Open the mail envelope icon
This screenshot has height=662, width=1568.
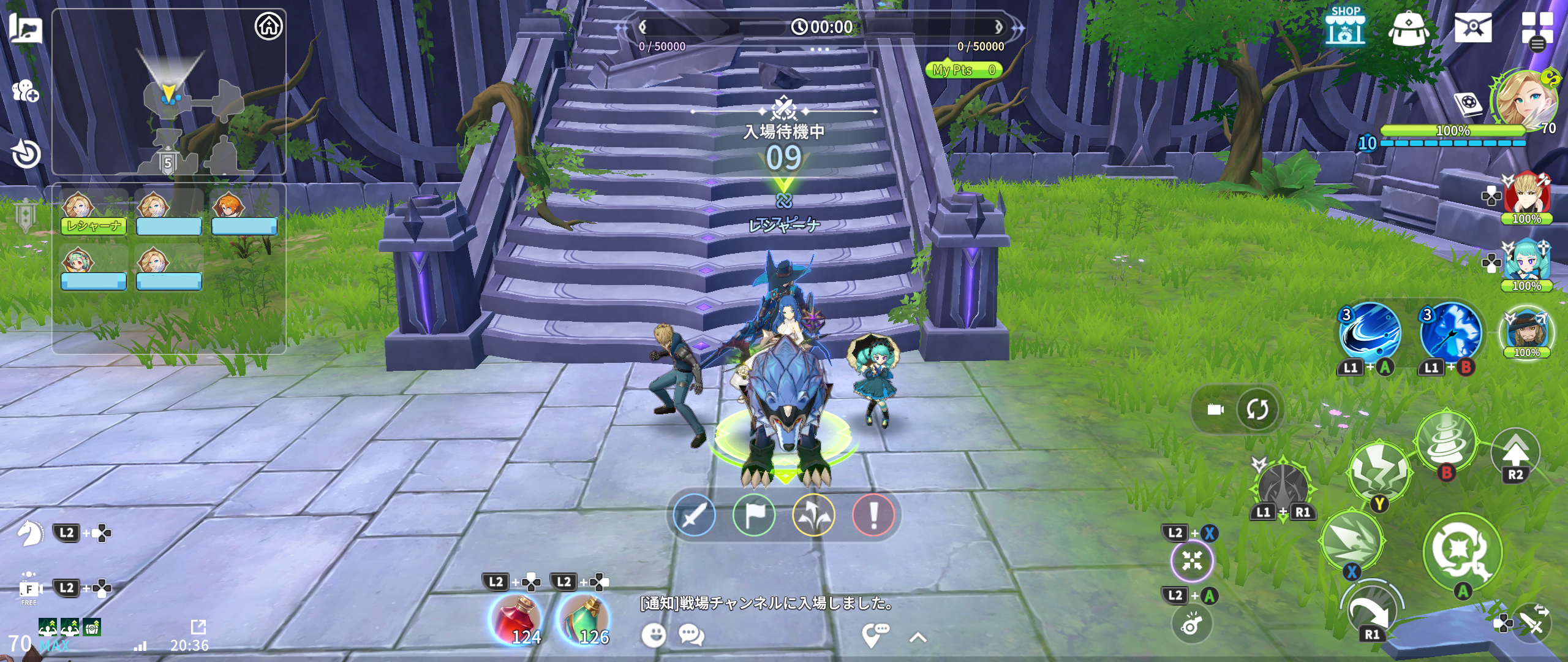click(1473, 28)
